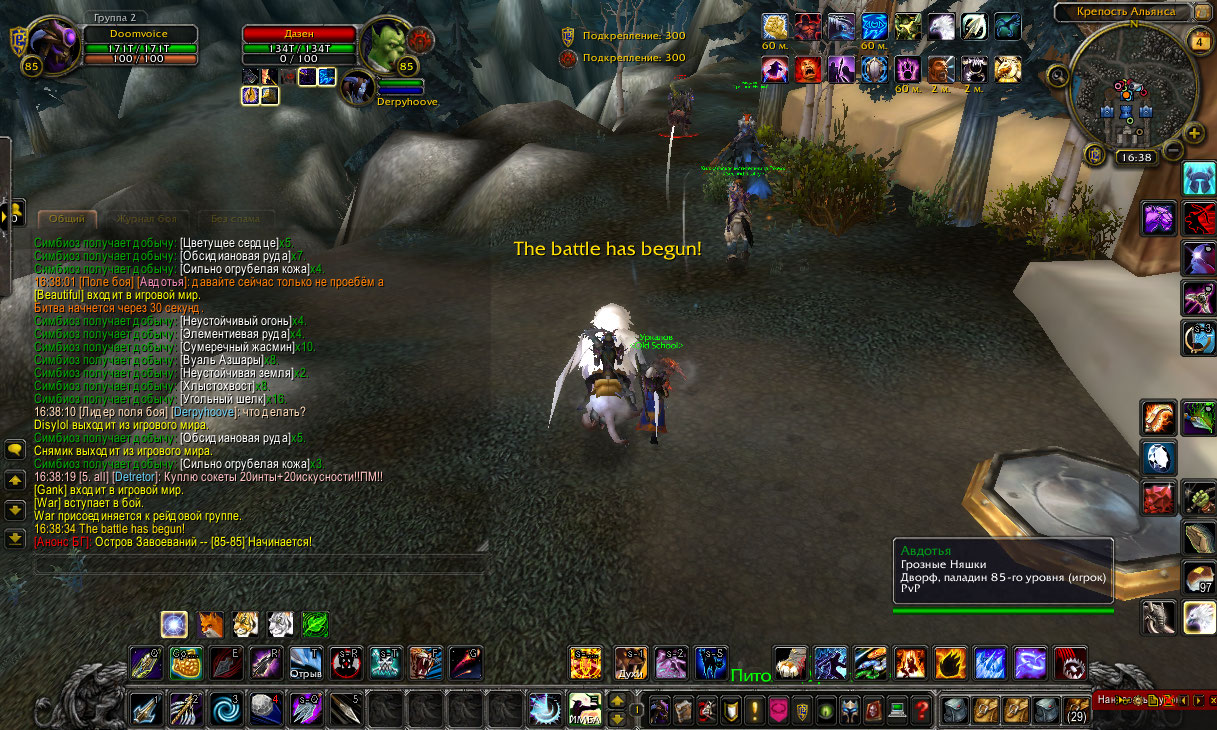
Task: Activate the black flame on orange ability
Action: [x=950, y=662]
